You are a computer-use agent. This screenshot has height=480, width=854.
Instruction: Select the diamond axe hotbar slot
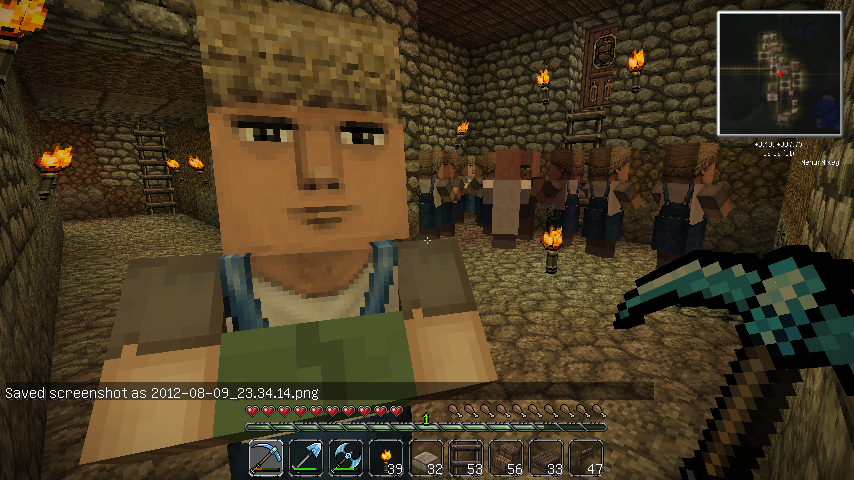pyautogui.click(x=347, y=458)
